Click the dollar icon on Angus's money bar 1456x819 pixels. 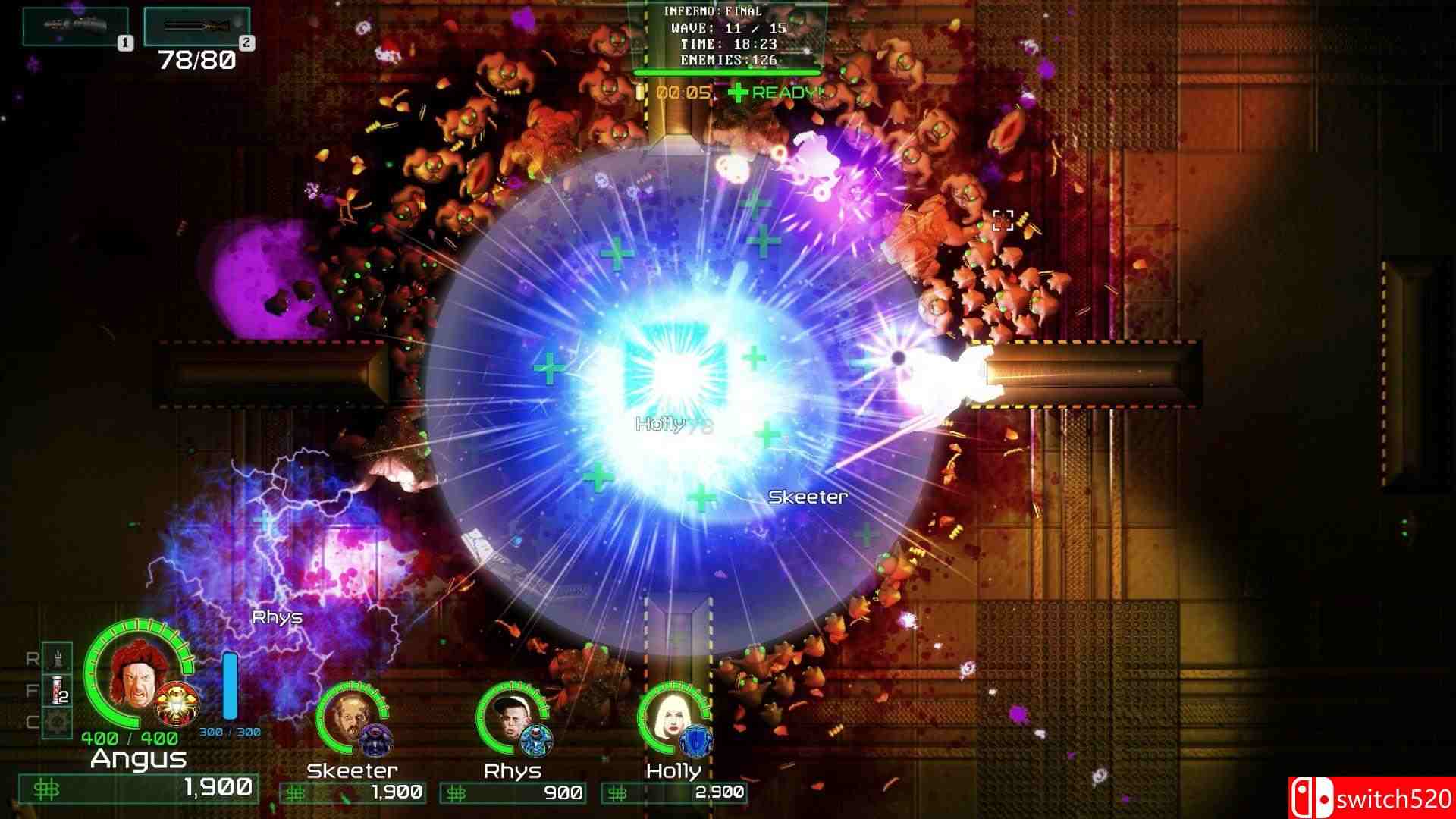(x=47, y=789)
